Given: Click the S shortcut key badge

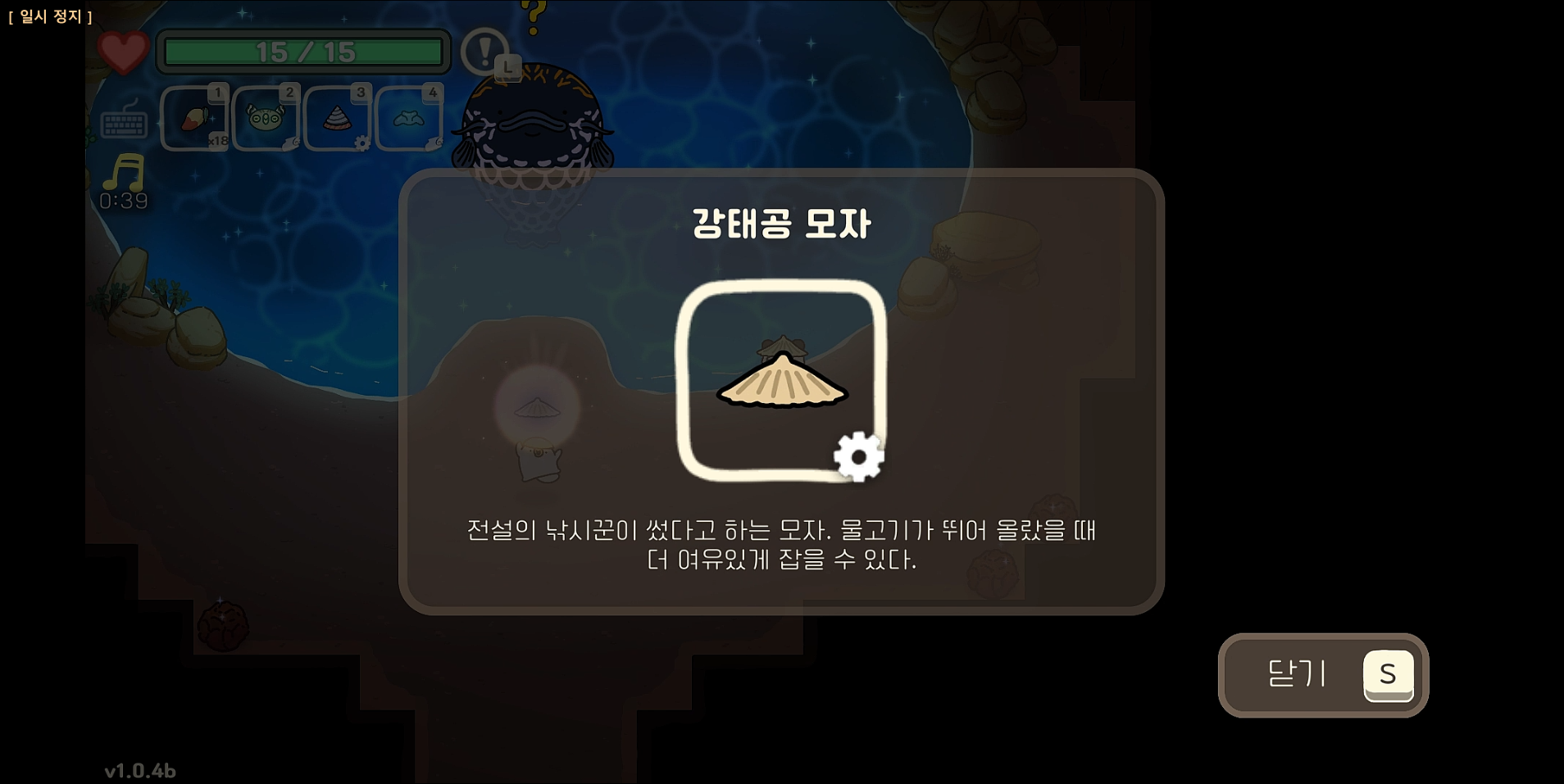Looking at the screenshot, I should click(x=1389, y=675).
